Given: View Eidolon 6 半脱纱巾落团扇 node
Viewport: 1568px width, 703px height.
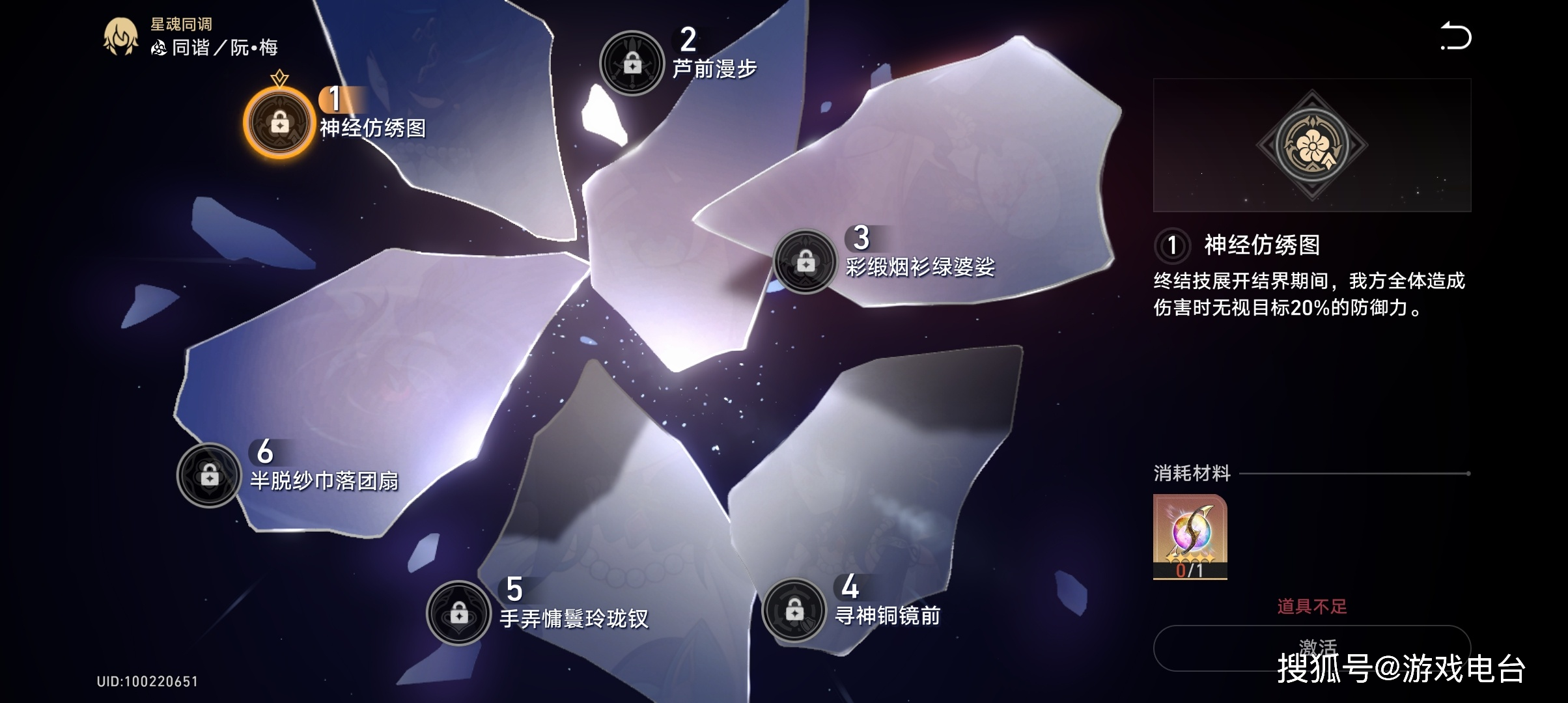Looking at the screenshot, I should pyautogui.click(x=209, y=476).
